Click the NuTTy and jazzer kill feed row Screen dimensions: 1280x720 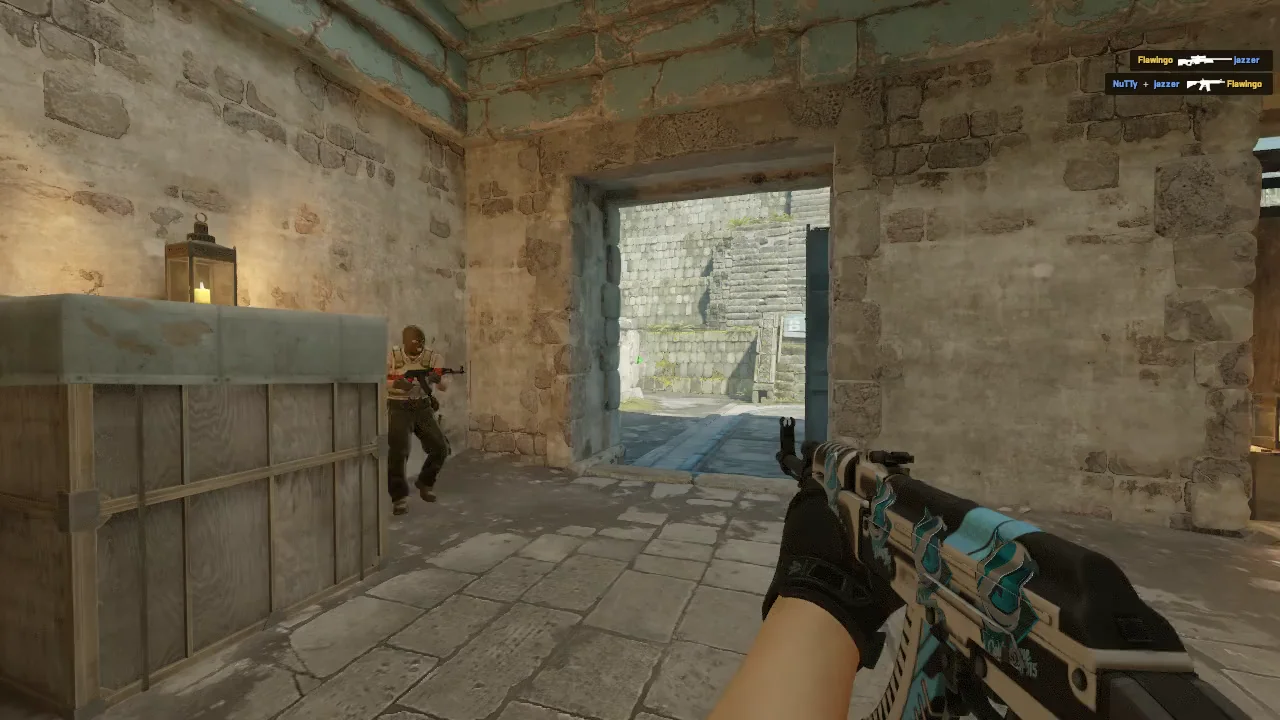pos(1187,84)
